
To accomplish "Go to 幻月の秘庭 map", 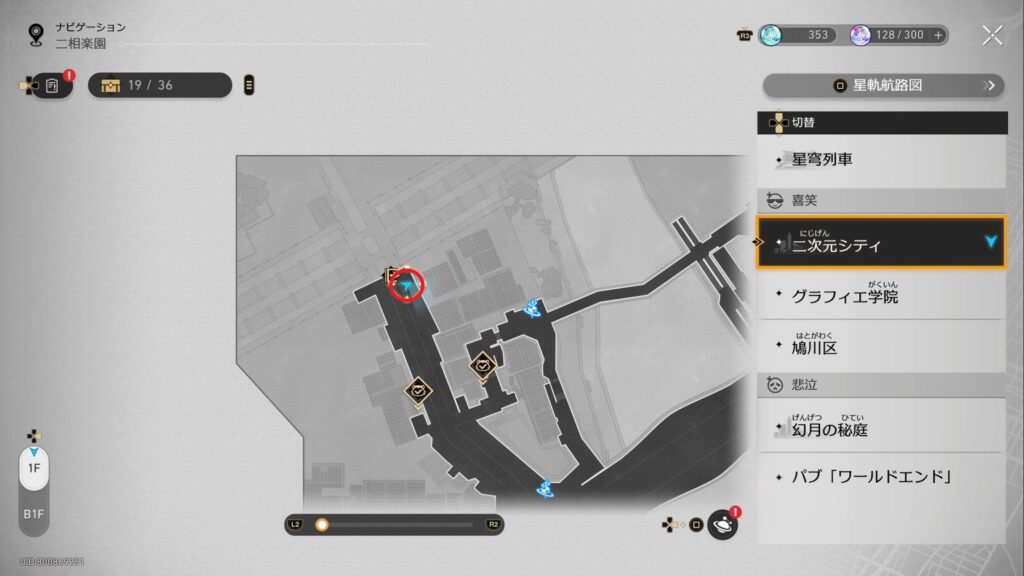I will 881,429.
